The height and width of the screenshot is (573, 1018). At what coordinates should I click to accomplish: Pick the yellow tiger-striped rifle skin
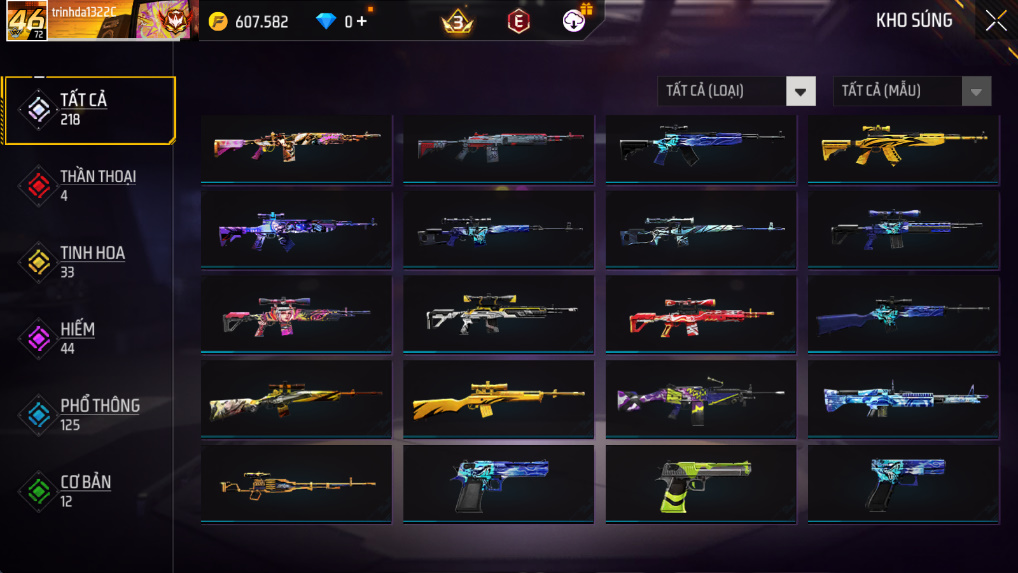902,147
